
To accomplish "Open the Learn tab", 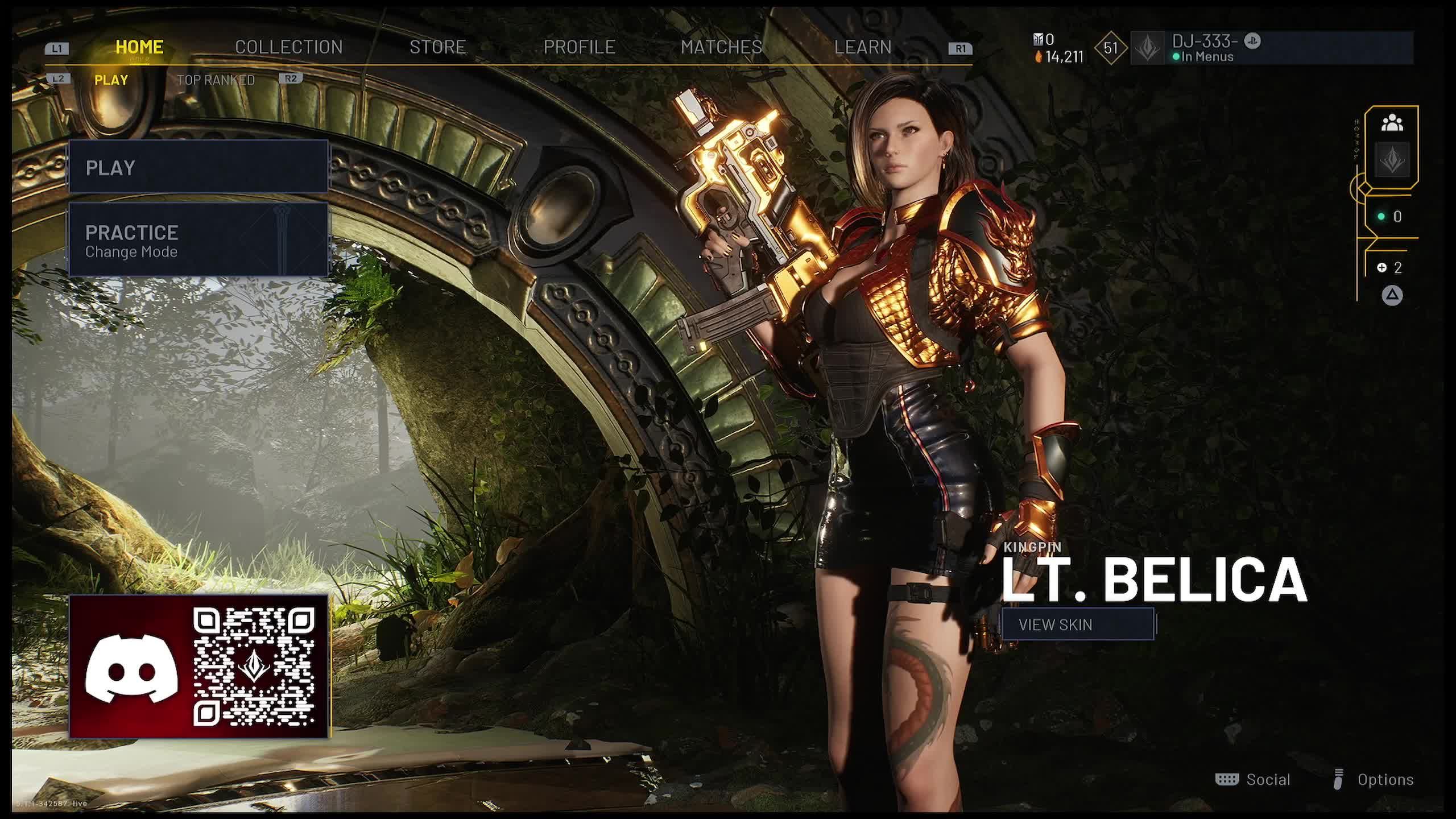I will coord(862,47).
